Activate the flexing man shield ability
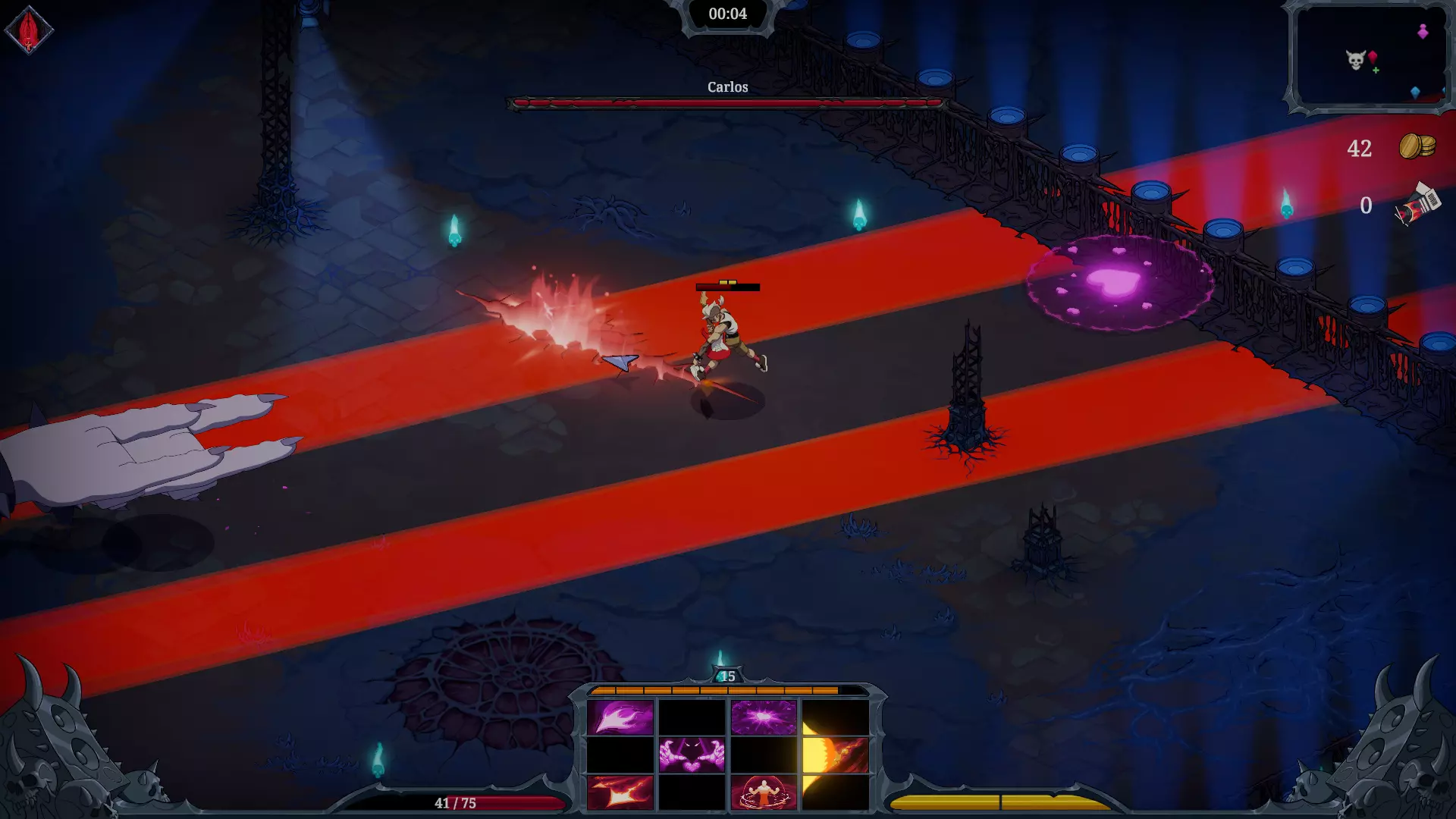The image size is (1456, 819). click(x=763, y=792)
